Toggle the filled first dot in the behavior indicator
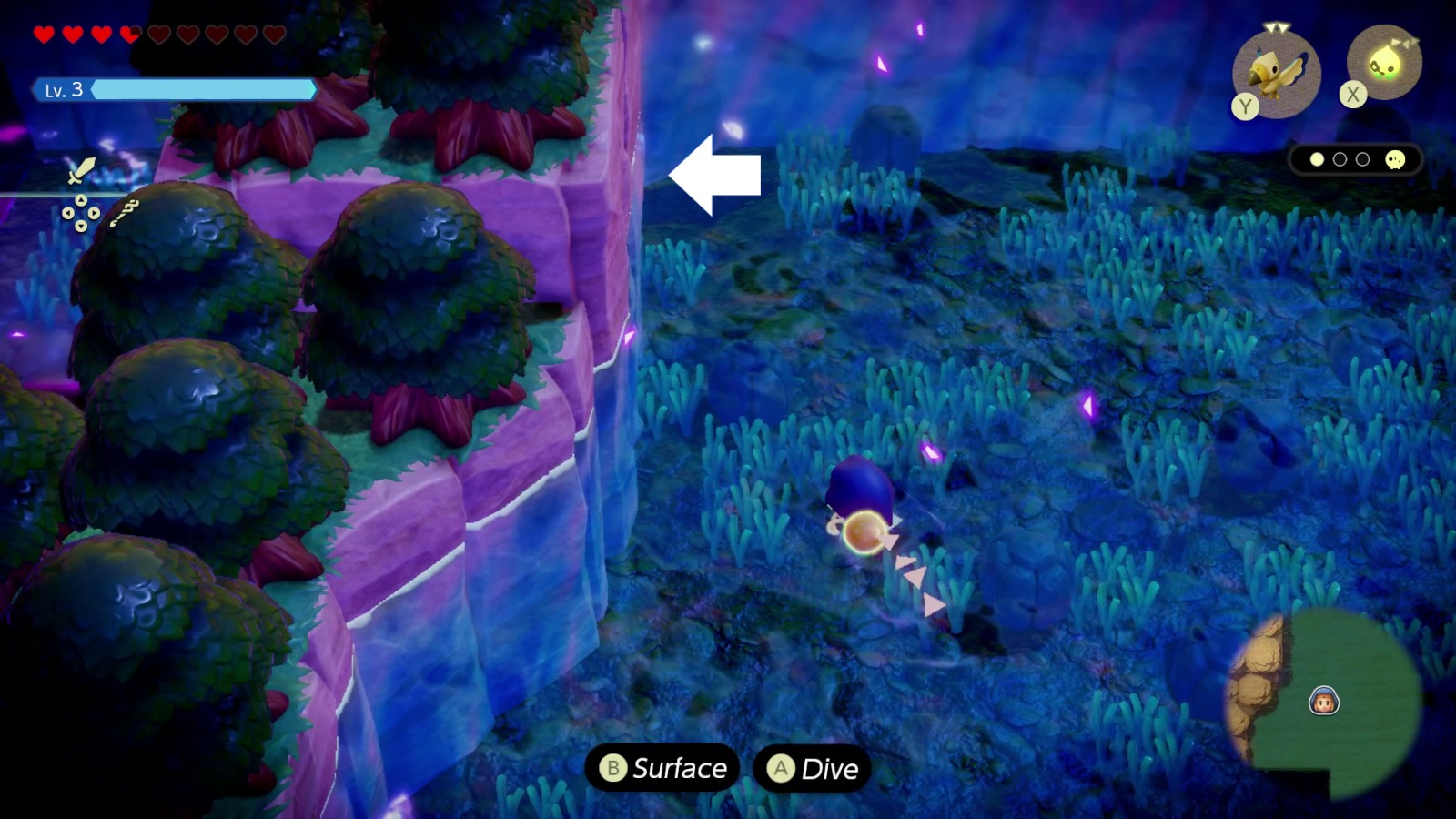This screenshot has width=1456, height=819. [x=1317, y=159]
